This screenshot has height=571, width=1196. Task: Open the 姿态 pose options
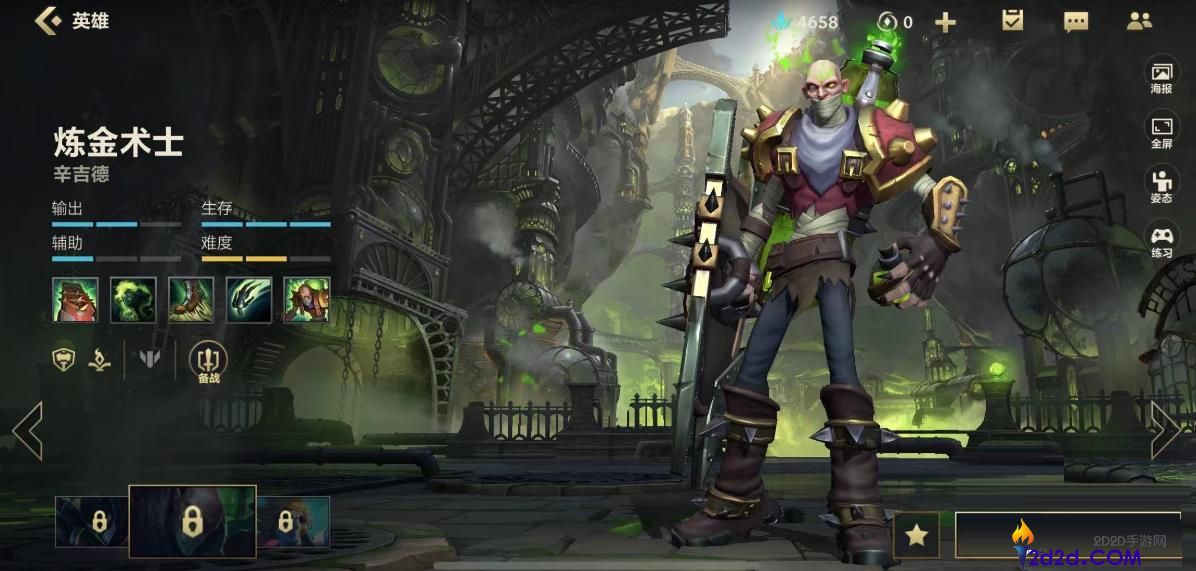pos(1161,186)
